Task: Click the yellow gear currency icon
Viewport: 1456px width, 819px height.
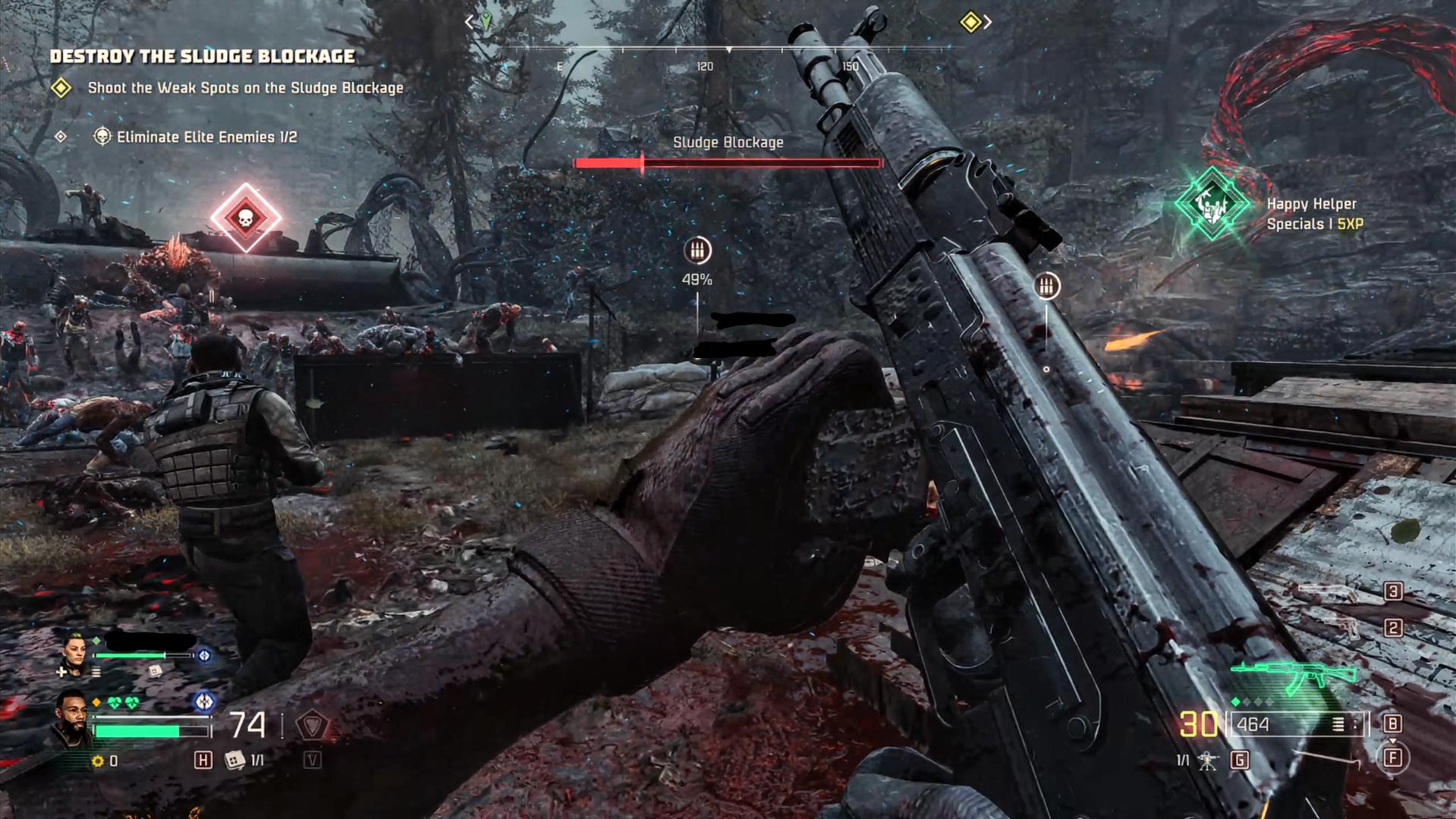Action: [97, 761]
